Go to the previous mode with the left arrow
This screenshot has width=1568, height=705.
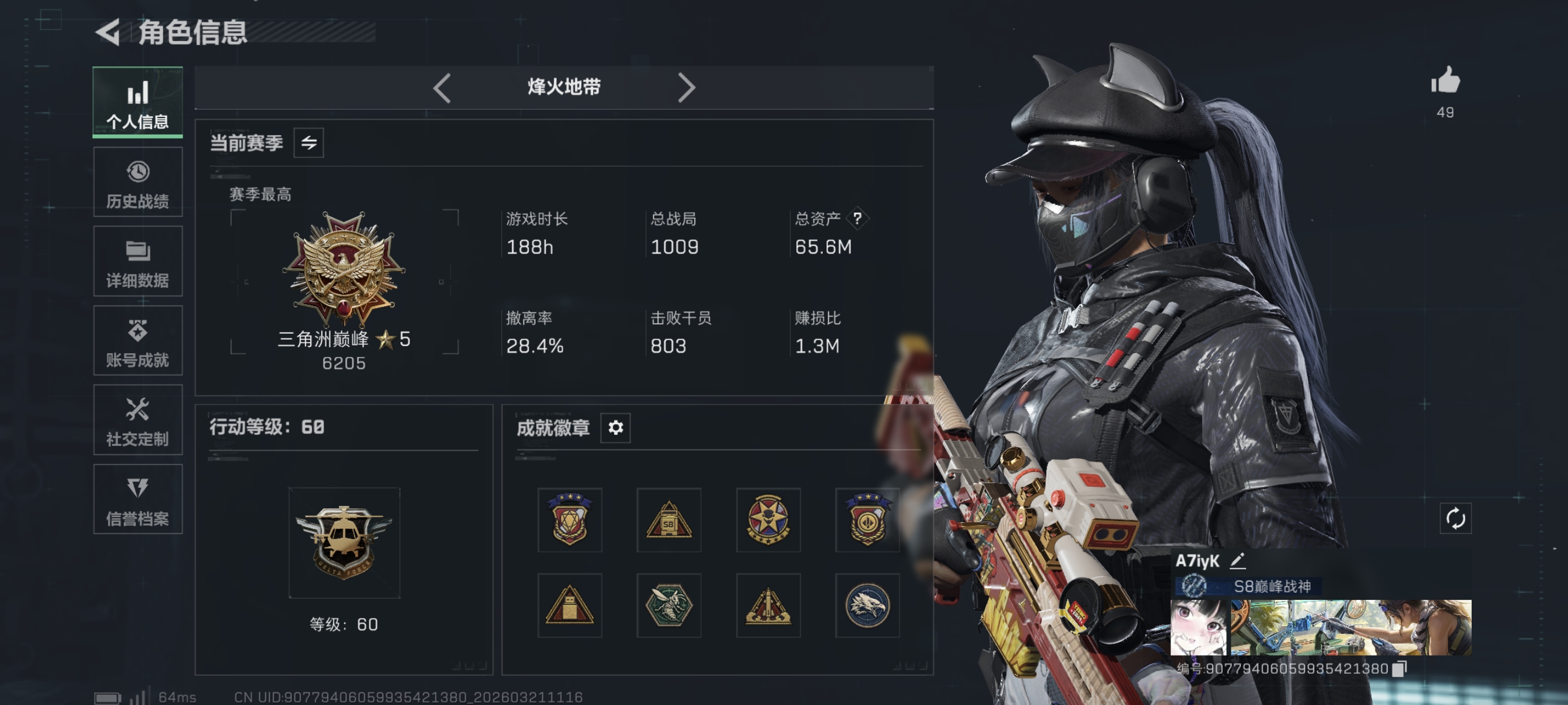[442, 87]
